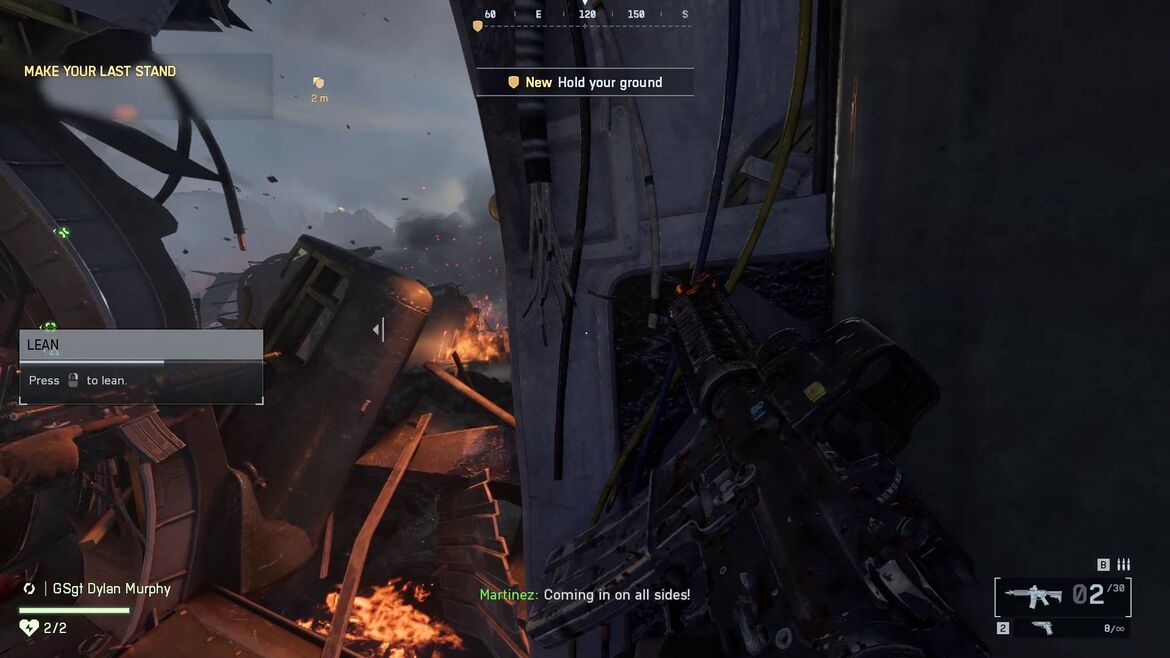Viewport: 1170px width, 658px height.
Task: Select the GSgt Dylan Murphy character label
Action: pos(112,589)
